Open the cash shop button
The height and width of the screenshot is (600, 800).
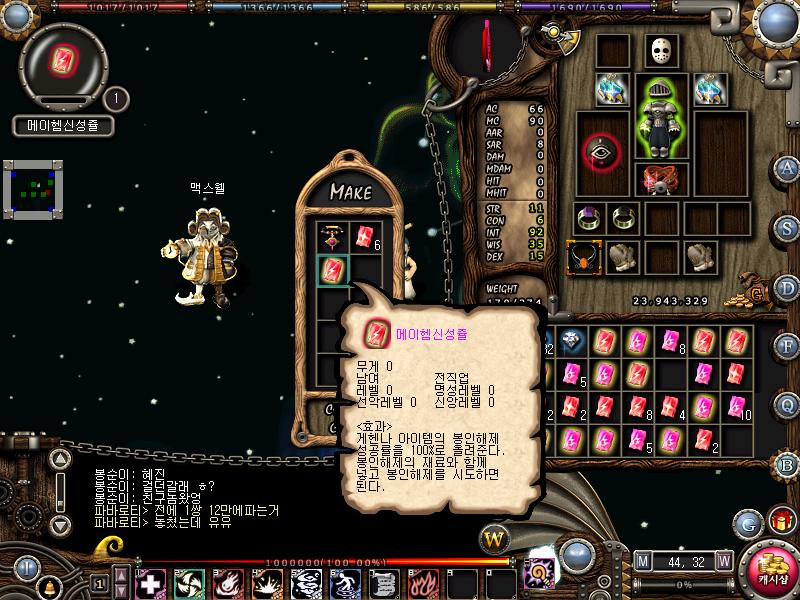tap(771, 567)
